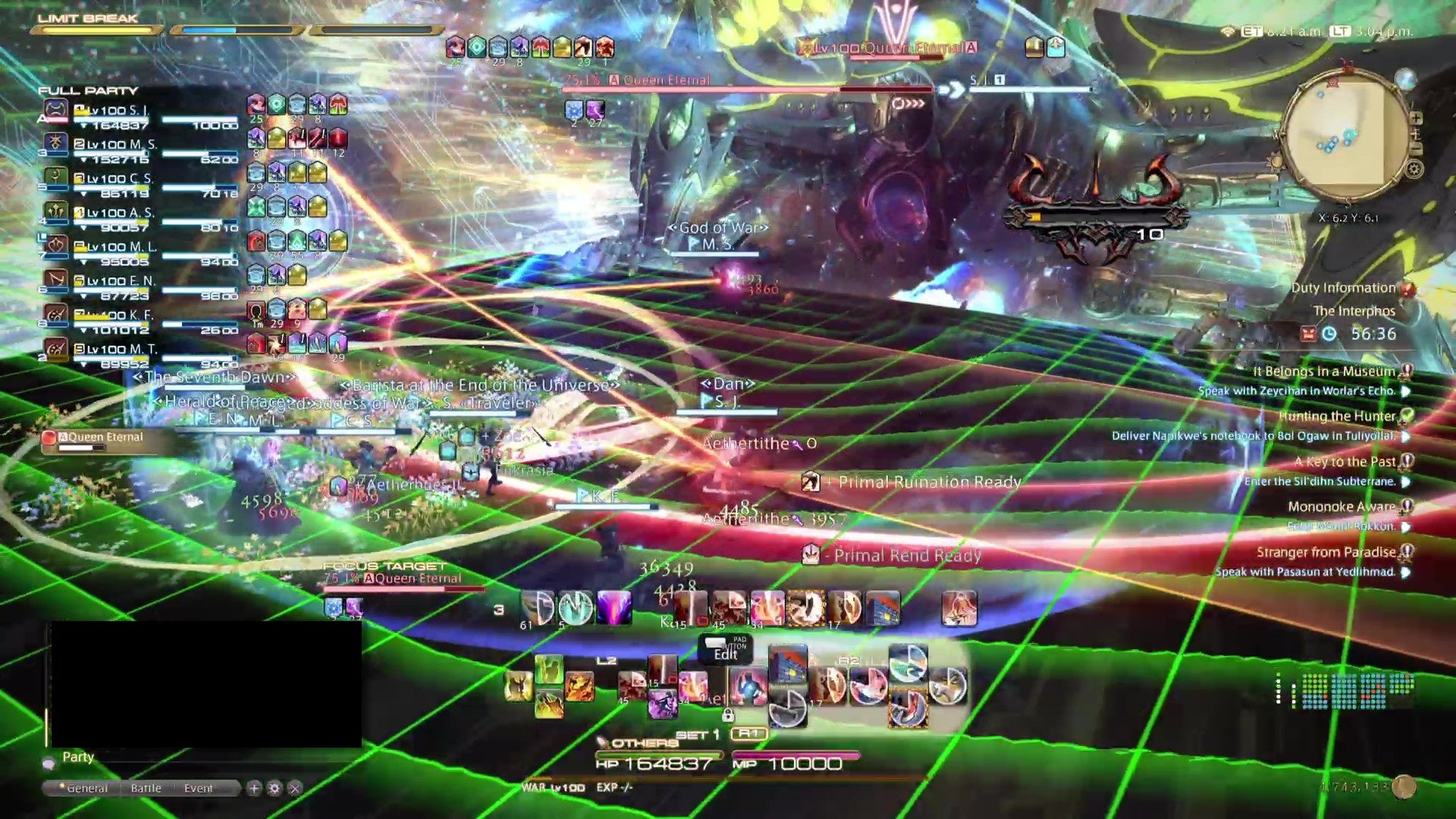Switch to the Battle chat tab

pos(146,789)
